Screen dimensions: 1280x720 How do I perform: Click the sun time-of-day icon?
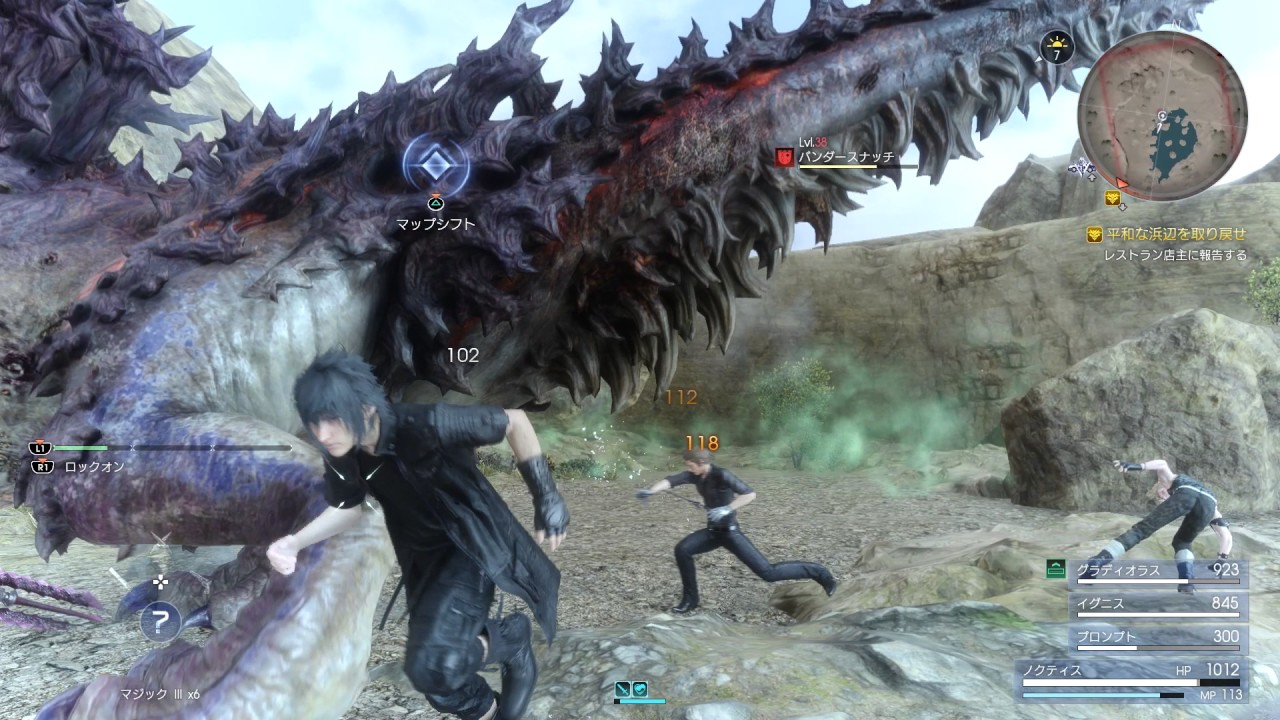point(1056,45)
